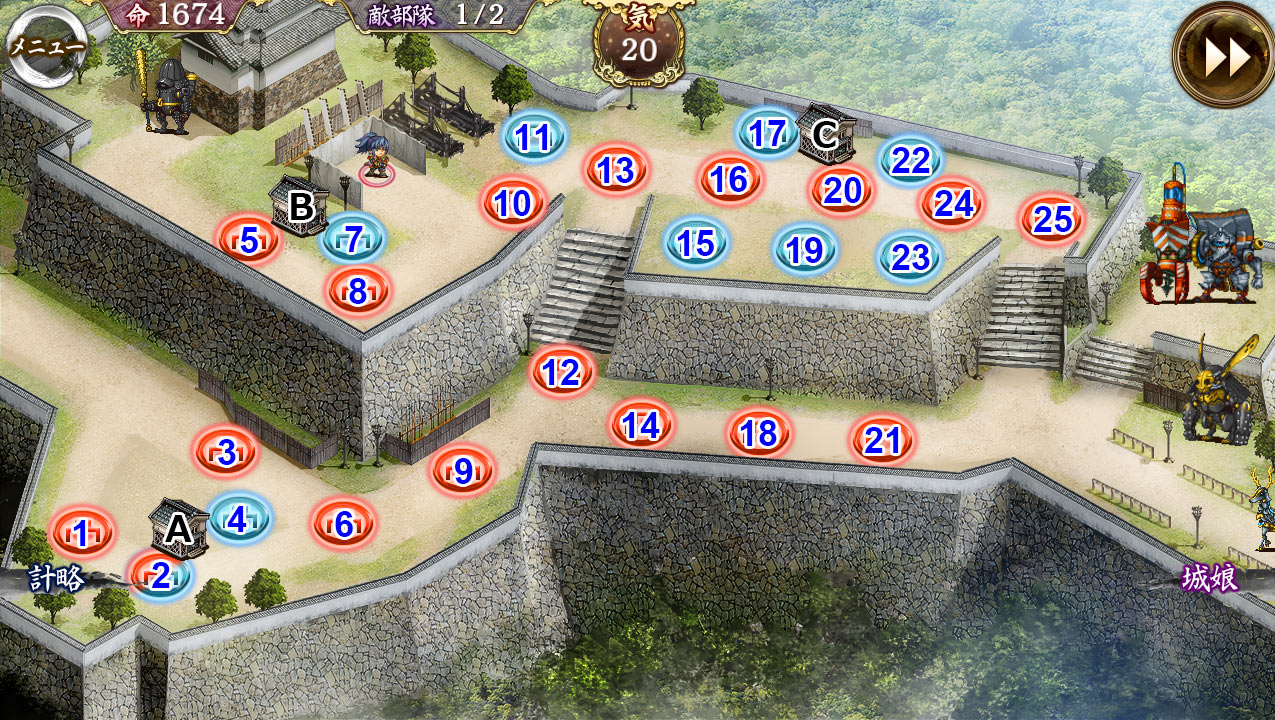Open the メニュー menu button
Viewport: 1275px width, 720px height.
coord(46,45)
